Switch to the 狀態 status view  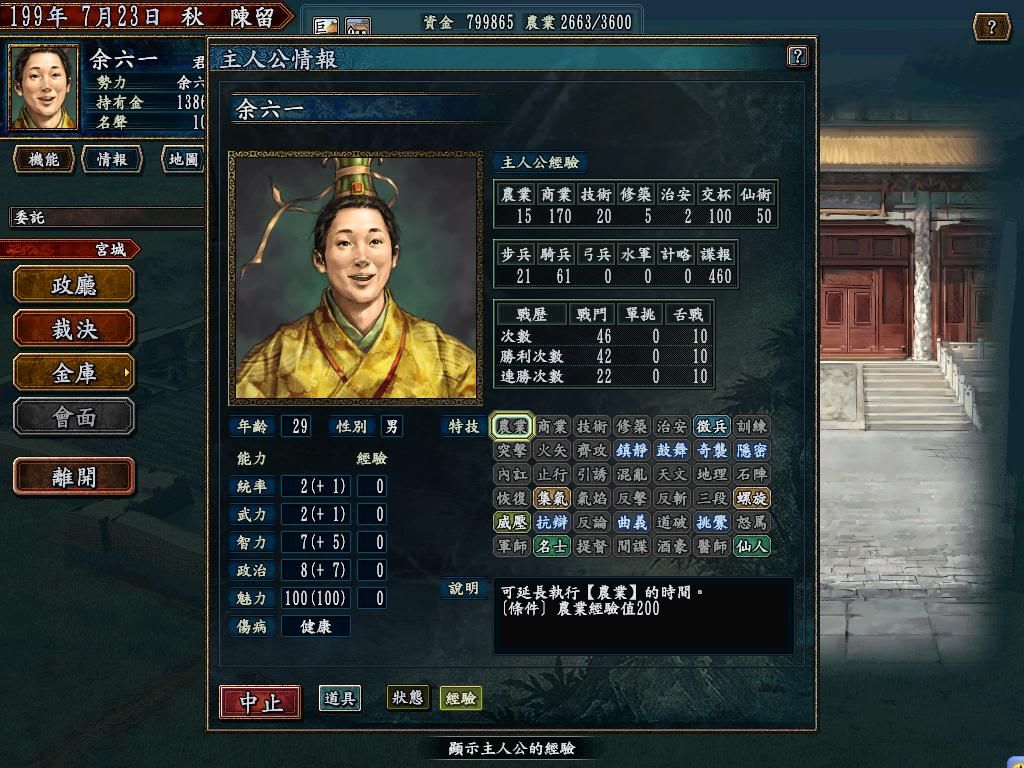point(407,698)
